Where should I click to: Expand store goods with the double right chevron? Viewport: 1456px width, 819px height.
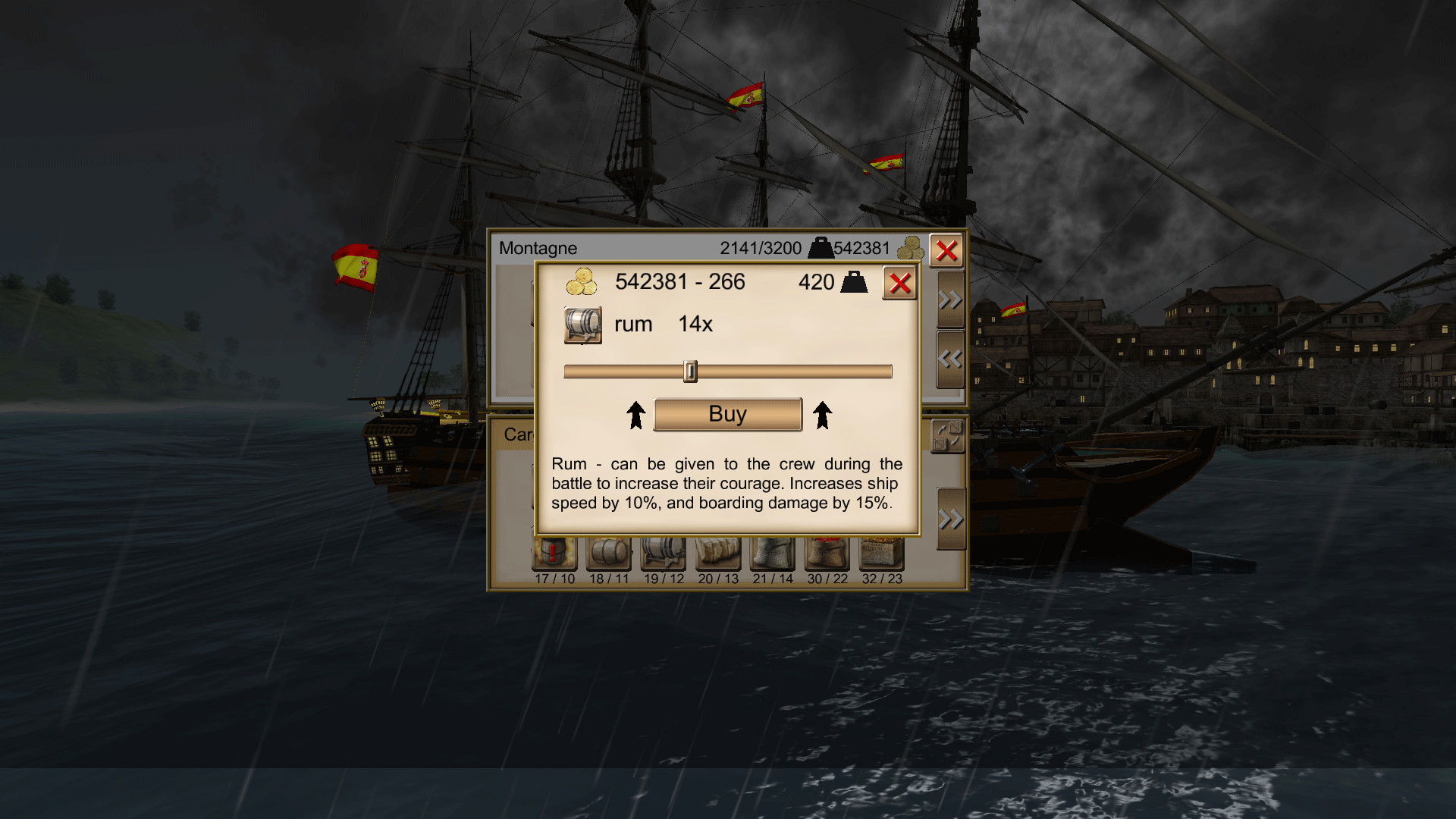click(949, 299)
